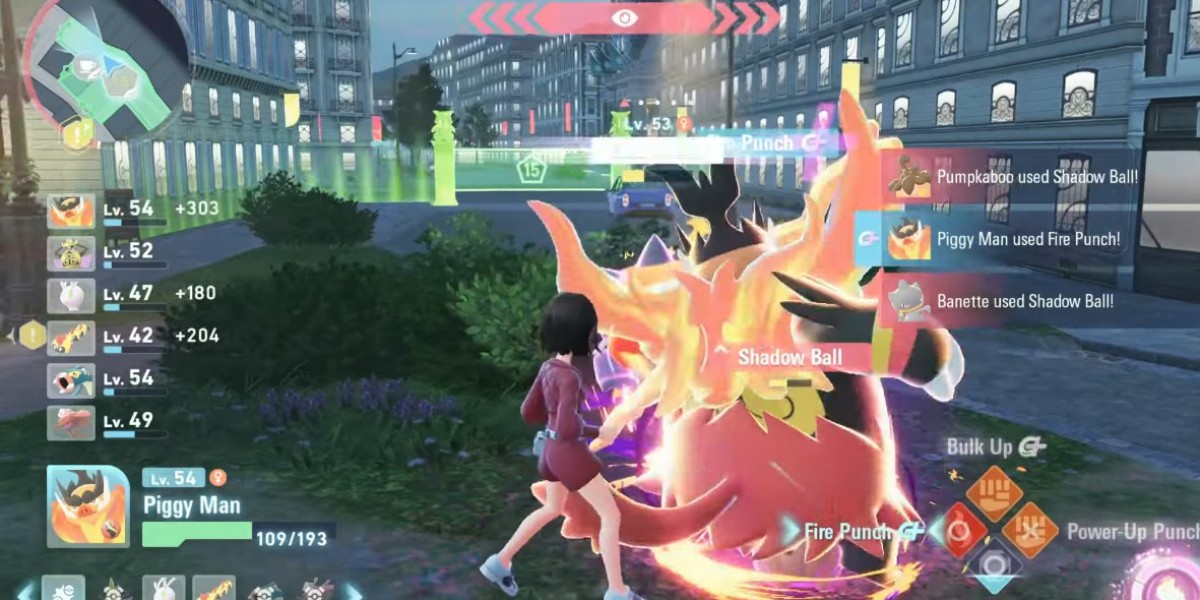The height and width of the screenshot is (600, 1200).
Task: Select the Lv. 47 white Pokémon slot
Action: (x=71, y=296)
